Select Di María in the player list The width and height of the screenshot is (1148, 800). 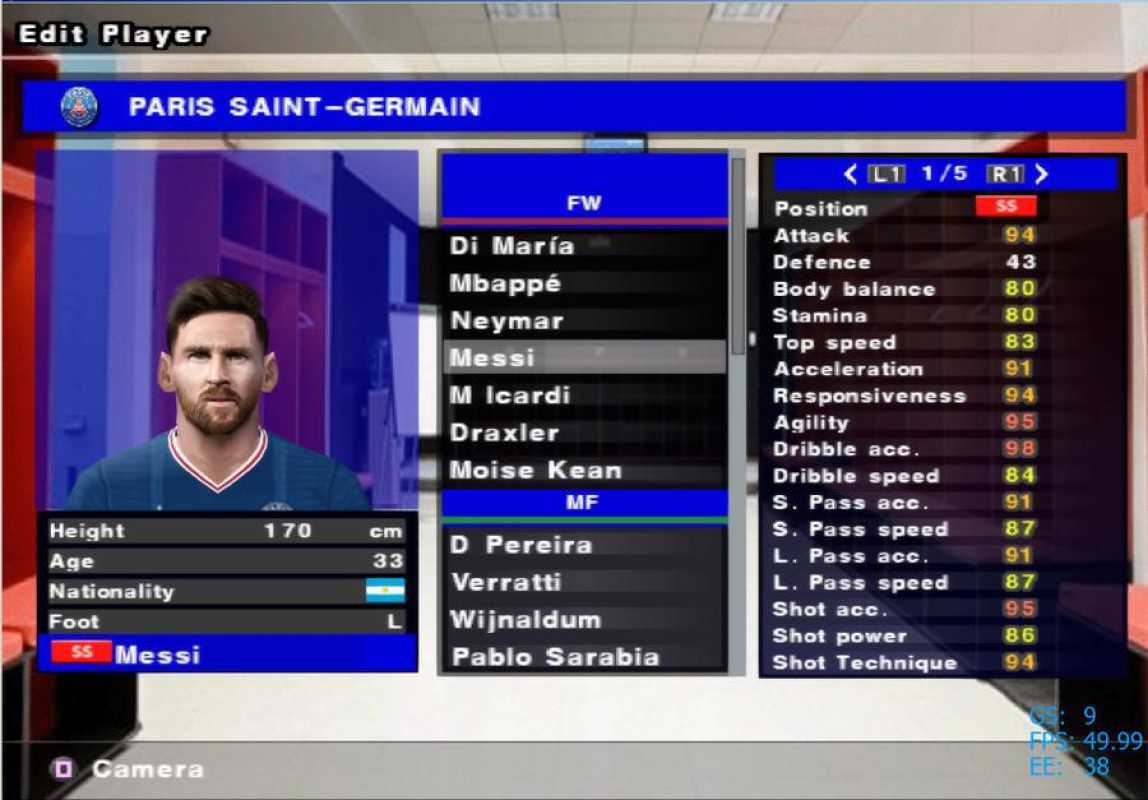click(x=584, y=246)
